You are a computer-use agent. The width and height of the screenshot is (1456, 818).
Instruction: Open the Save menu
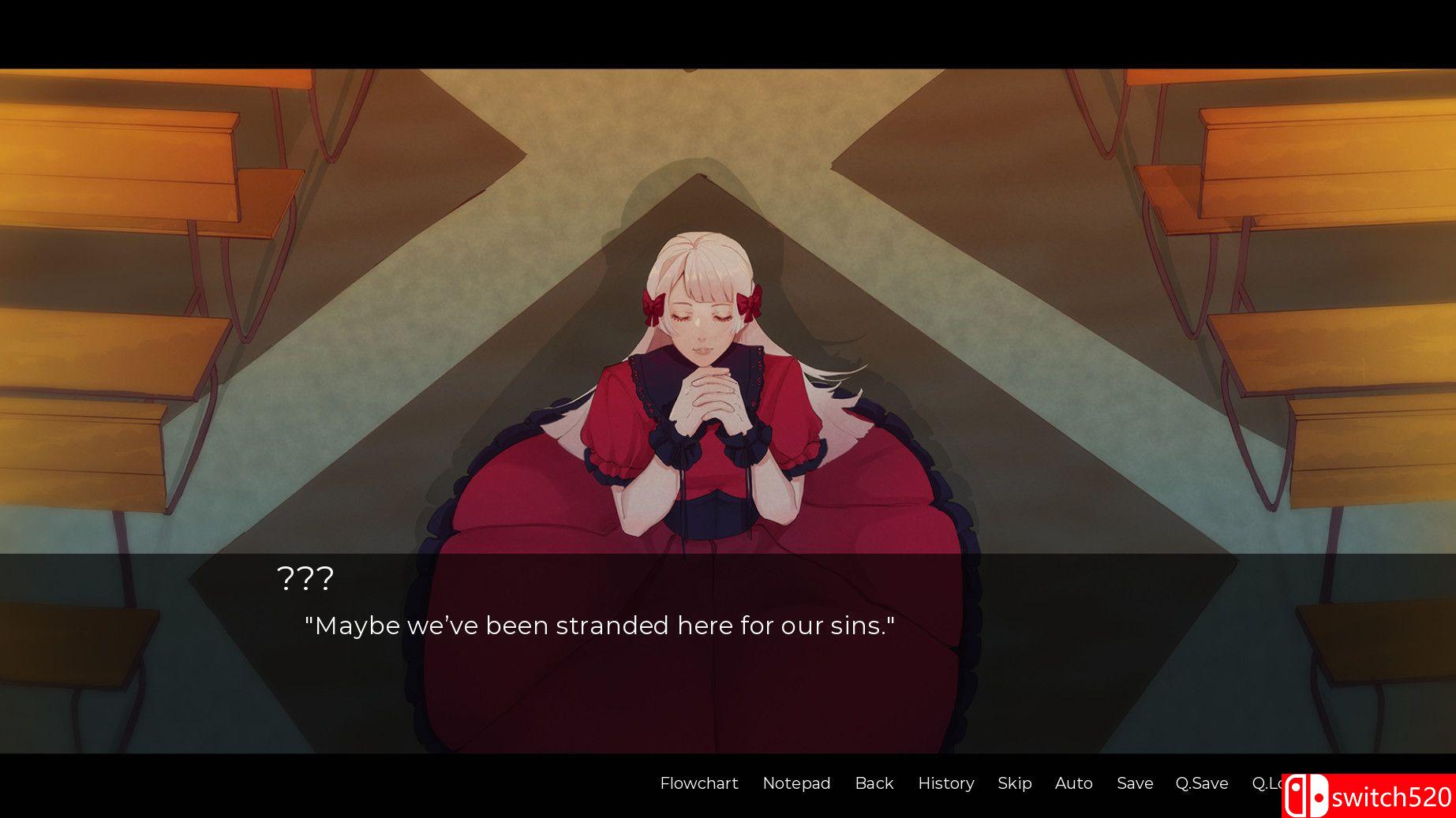1134,783
